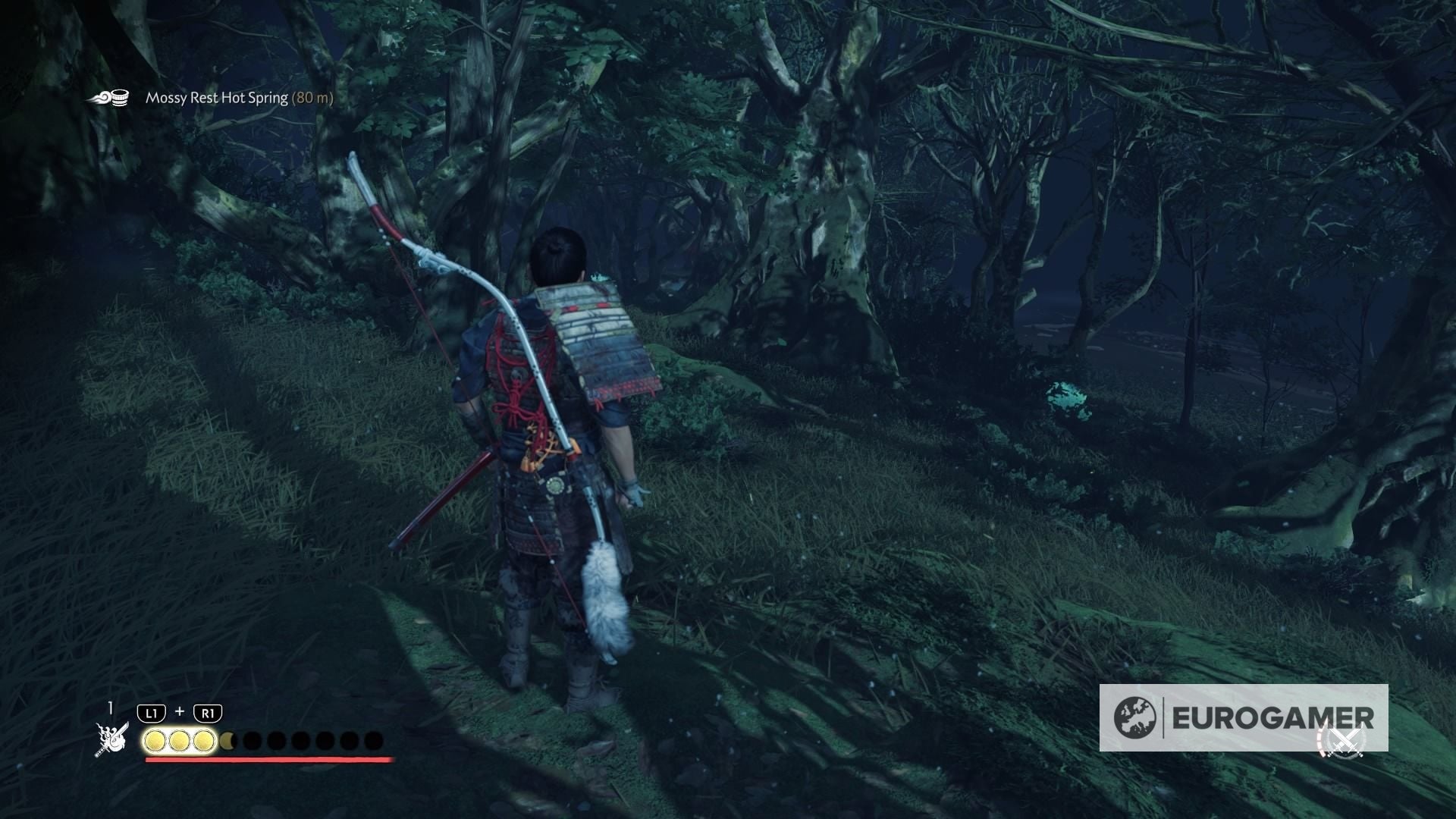Image resolution: width=1456 pixels, height=819 pixels.
Task: Expand the Mossy Rest Hot Spring objective
Action: point(216,98)
